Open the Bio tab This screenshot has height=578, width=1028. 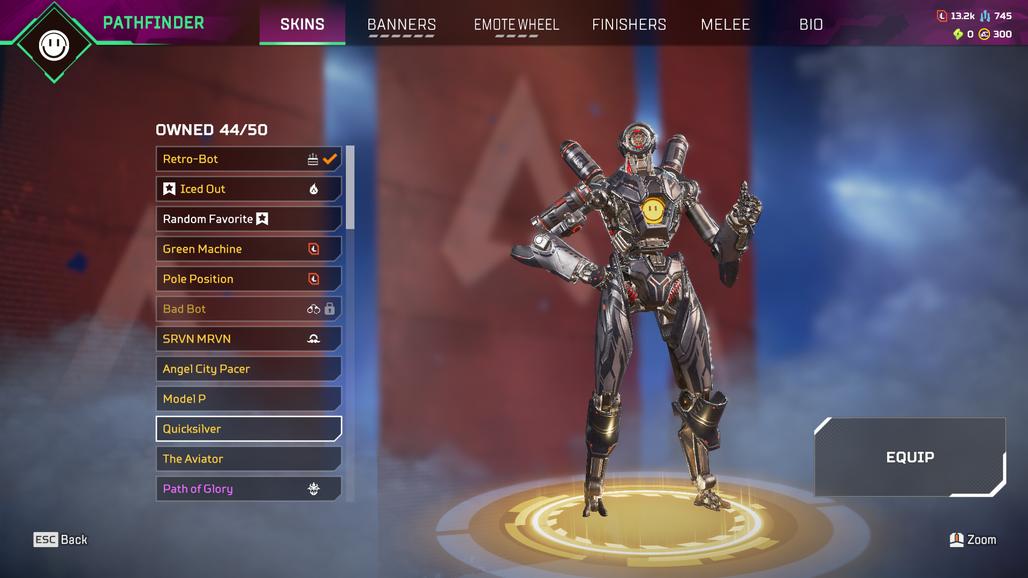pyautogui.click(x=811, y=24)
